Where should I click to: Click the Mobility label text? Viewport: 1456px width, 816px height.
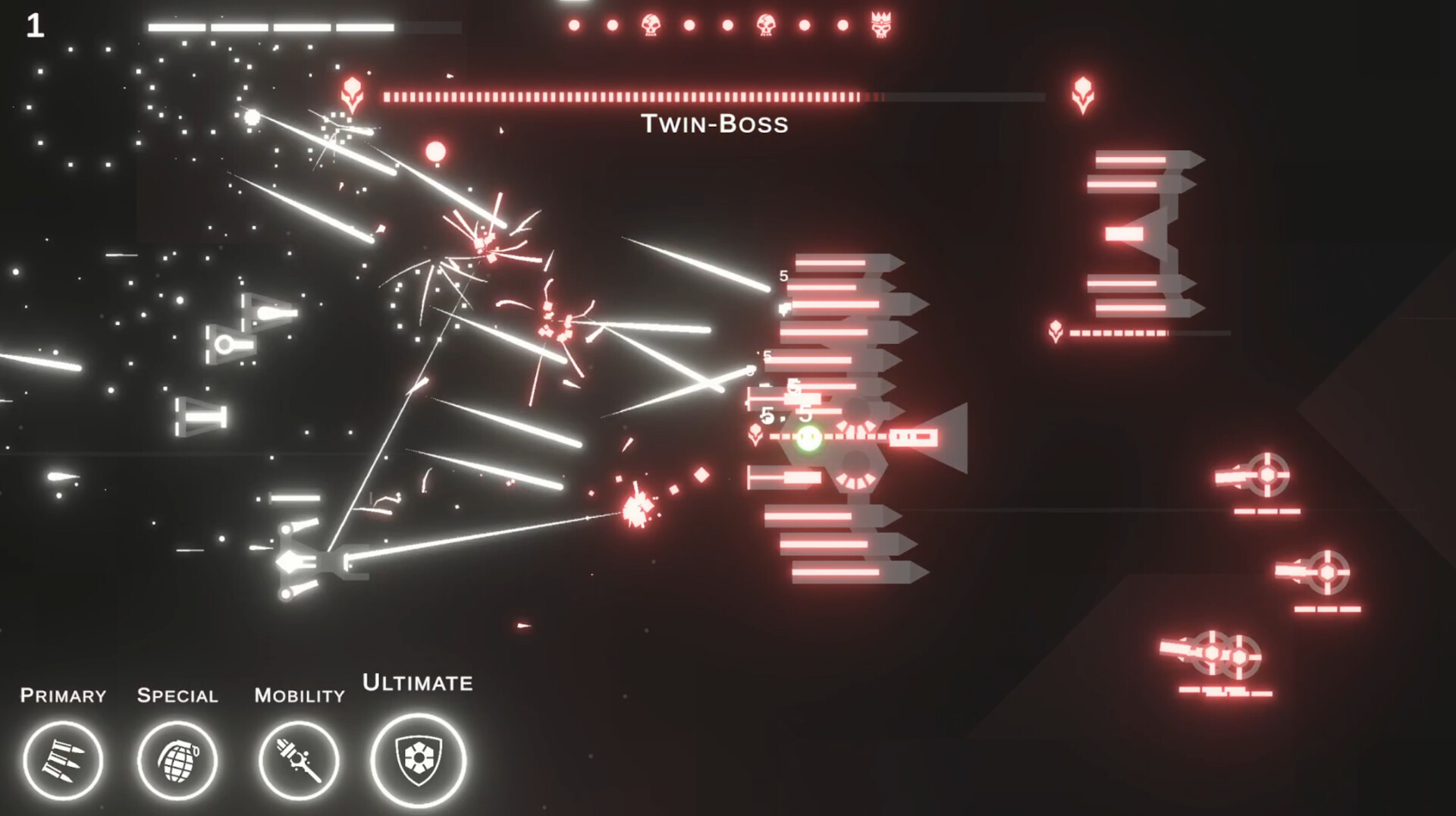tap(300, 695)
